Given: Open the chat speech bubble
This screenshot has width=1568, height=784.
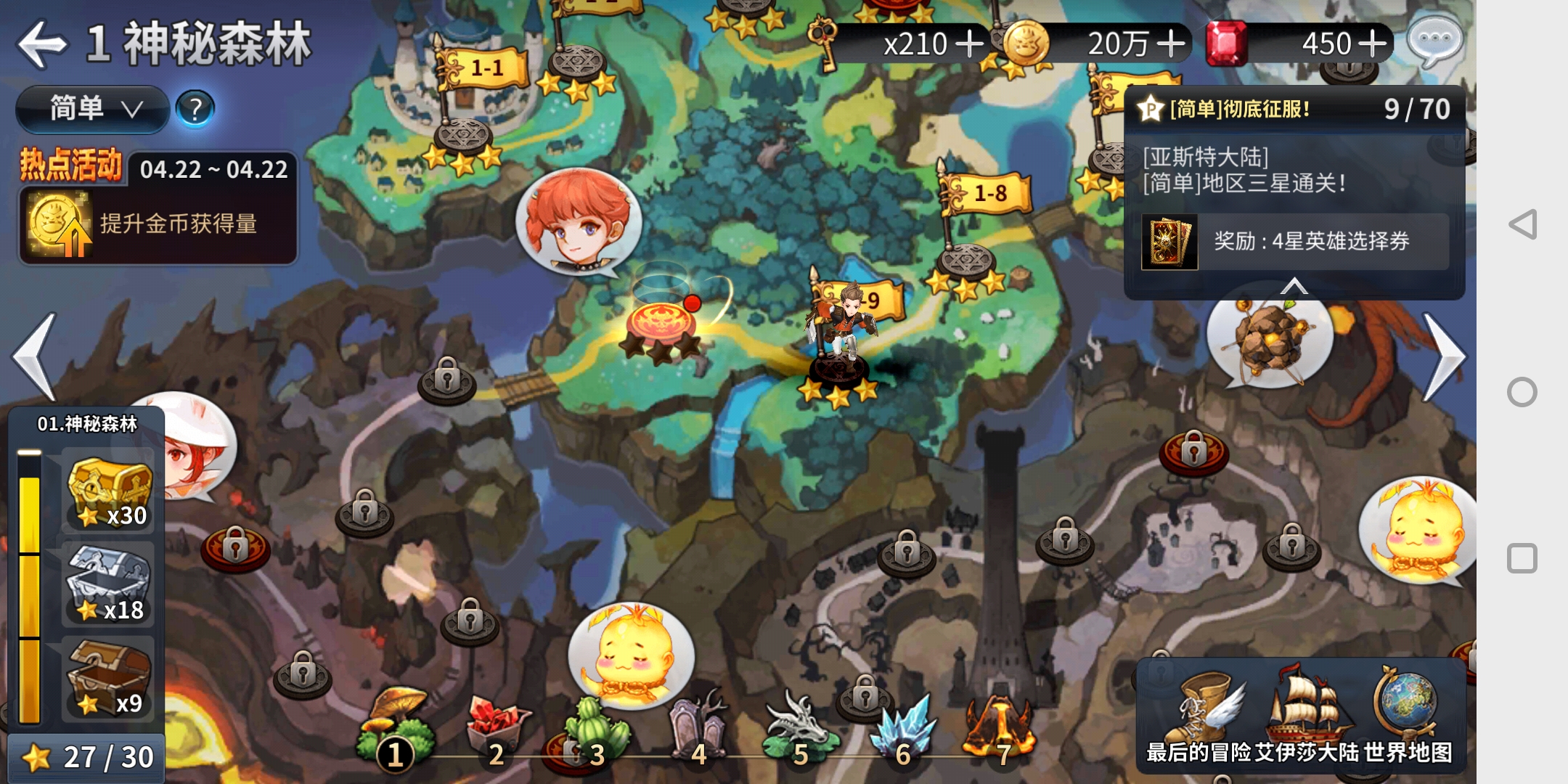Looking at the screenshot, I should click(x=1434, y=40).
